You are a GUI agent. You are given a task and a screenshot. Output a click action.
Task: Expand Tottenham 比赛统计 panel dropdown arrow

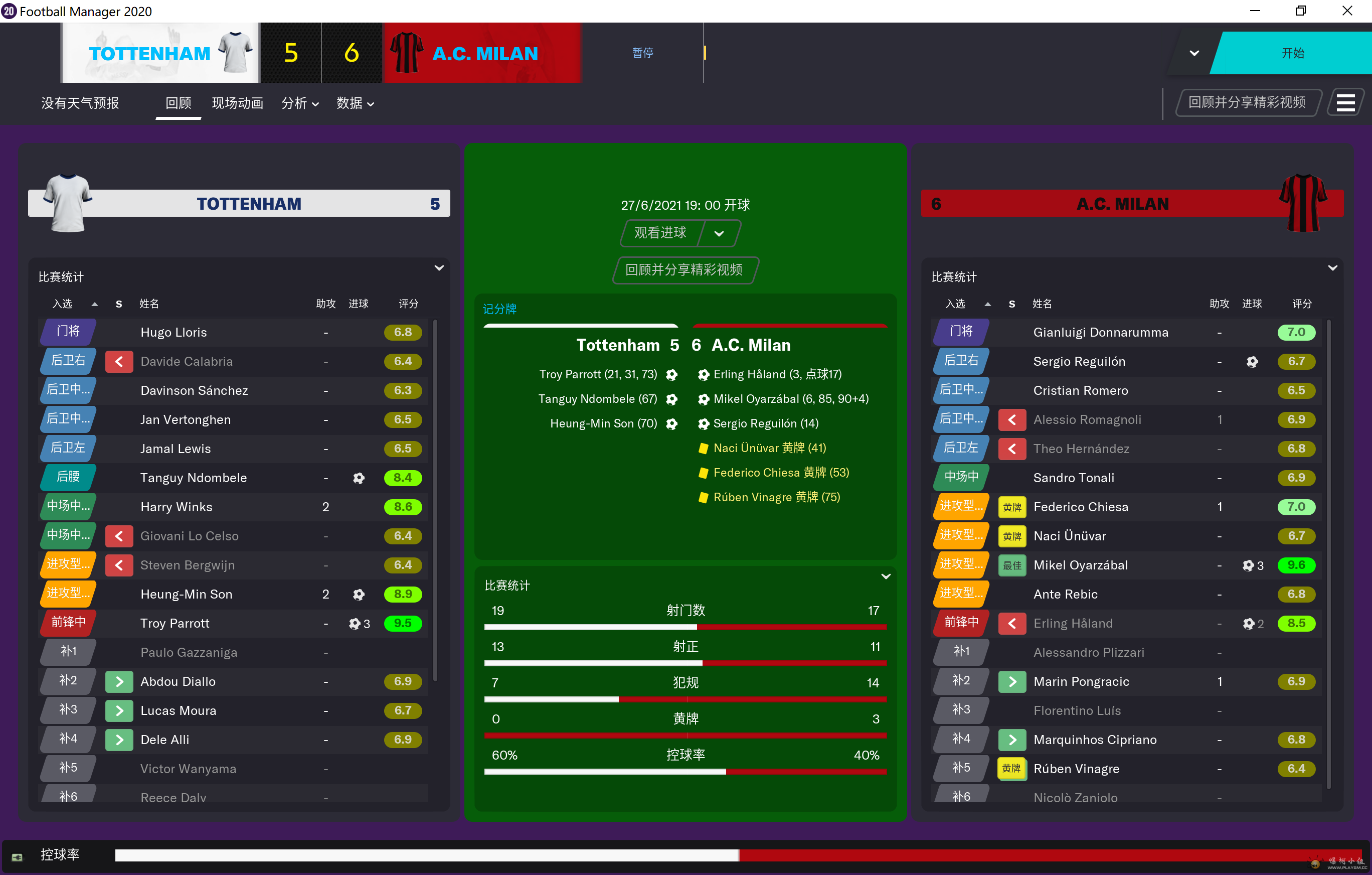tap(439, 268)
